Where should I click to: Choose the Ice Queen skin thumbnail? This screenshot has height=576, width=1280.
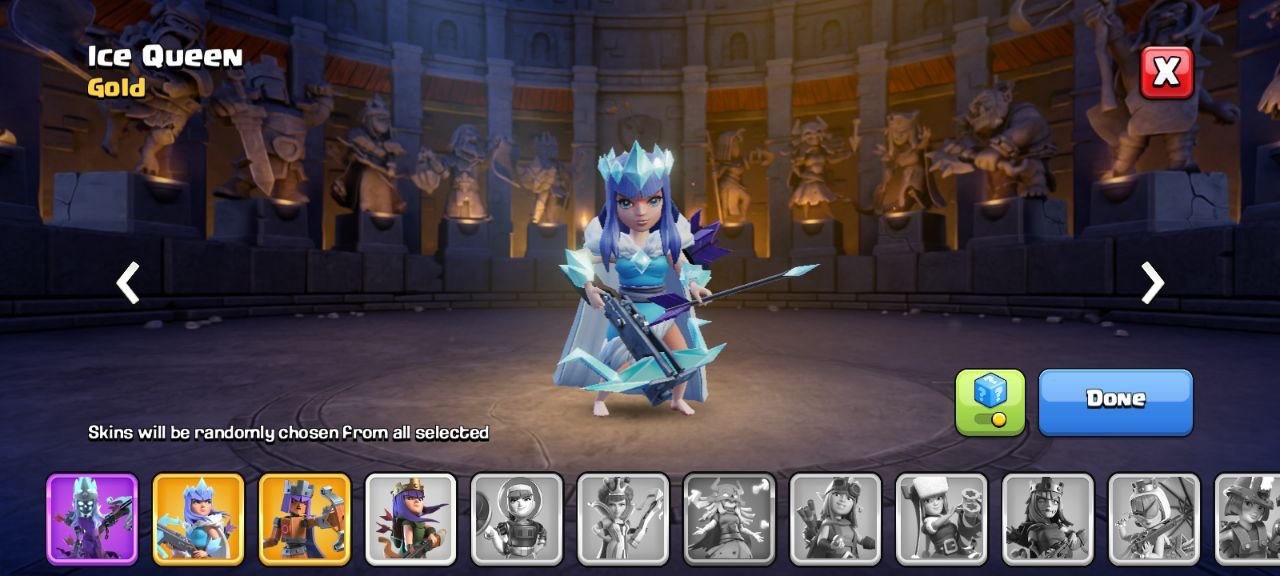coord(198,518)
